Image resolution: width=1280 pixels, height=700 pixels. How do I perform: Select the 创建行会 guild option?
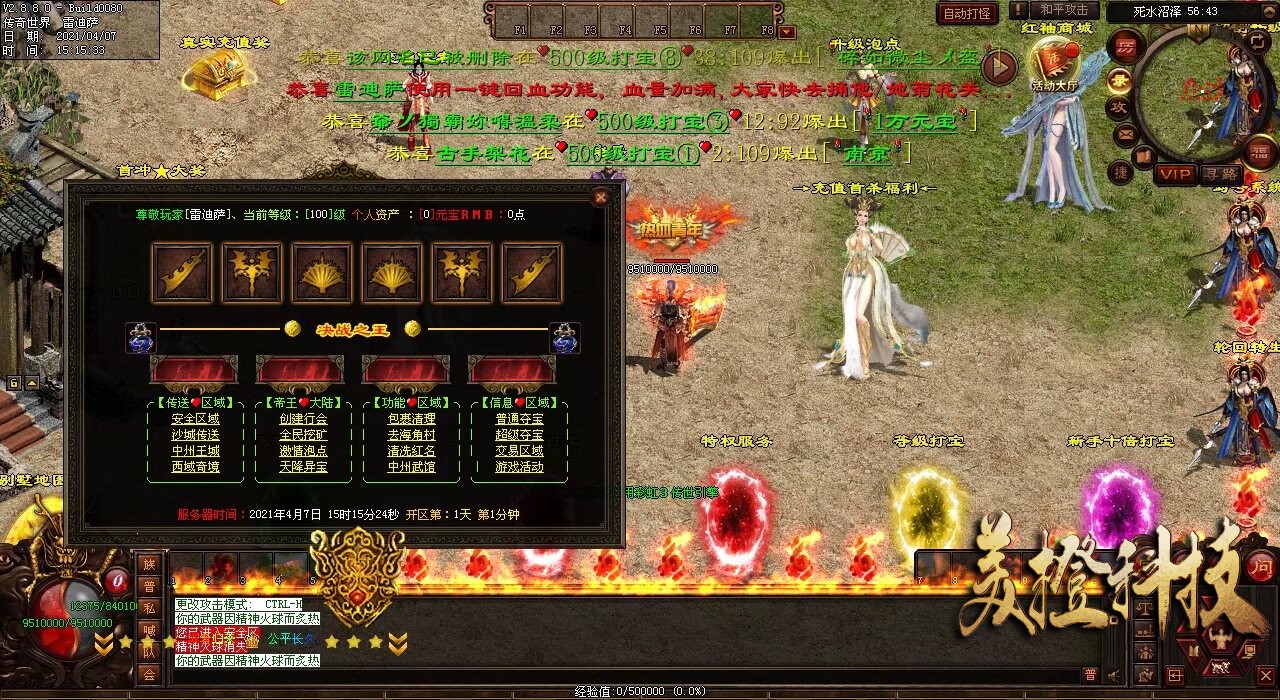coord(303,419)
